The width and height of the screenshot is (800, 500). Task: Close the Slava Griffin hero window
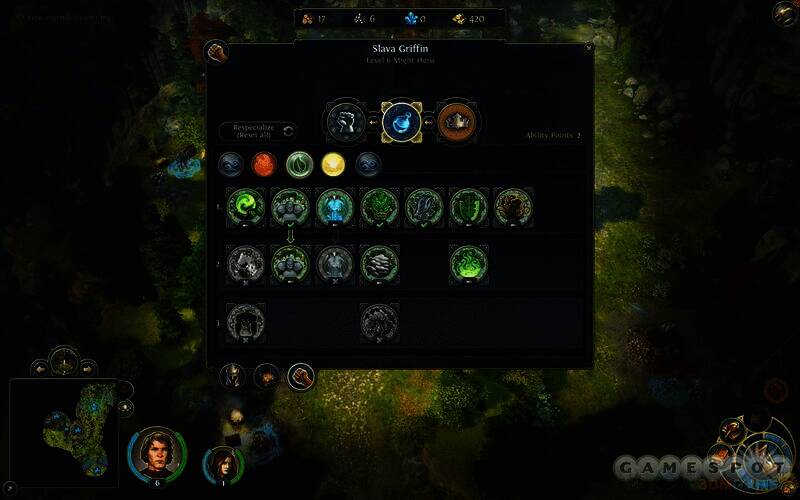click(588, 47)
